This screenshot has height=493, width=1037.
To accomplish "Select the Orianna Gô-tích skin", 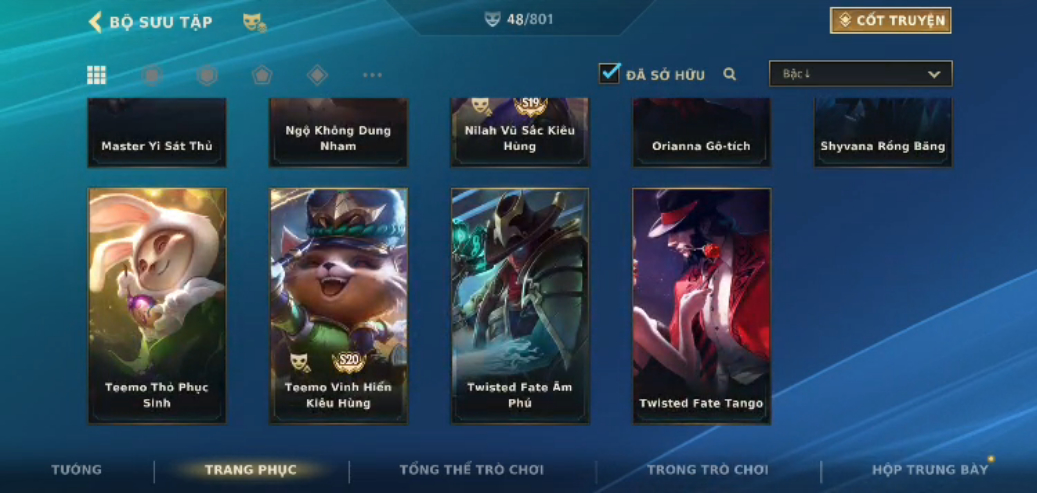I will (701, 133).
